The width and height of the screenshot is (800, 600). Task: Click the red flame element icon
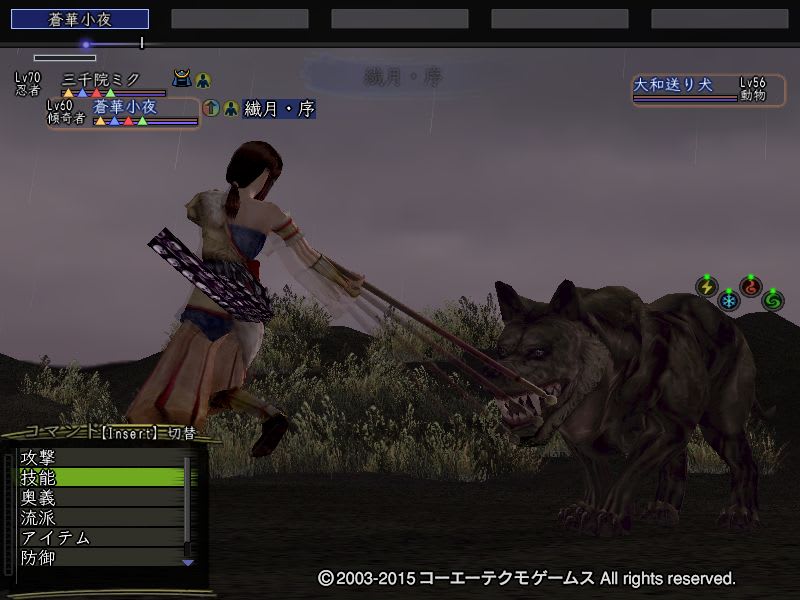click(751, 288)
